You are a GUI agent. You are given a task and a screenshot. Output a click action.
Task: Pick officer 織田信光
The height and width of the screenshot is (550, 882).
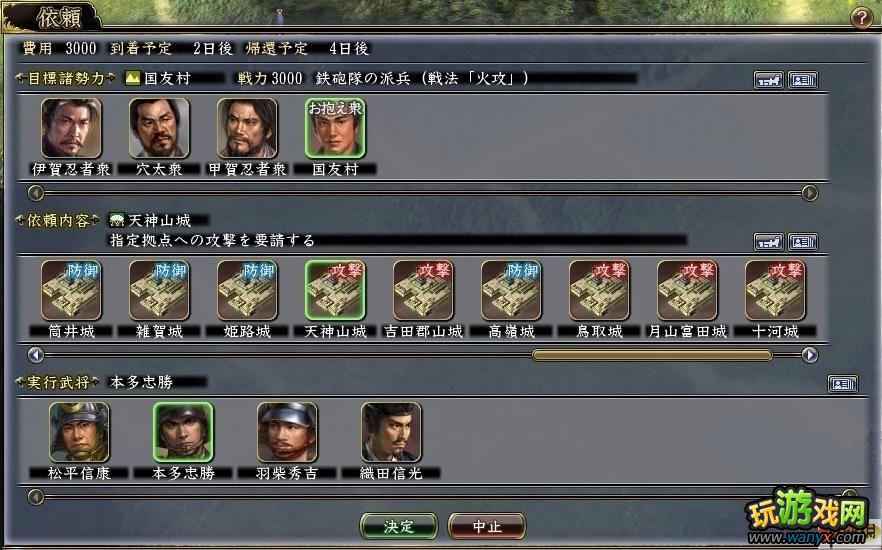(391, 433)
